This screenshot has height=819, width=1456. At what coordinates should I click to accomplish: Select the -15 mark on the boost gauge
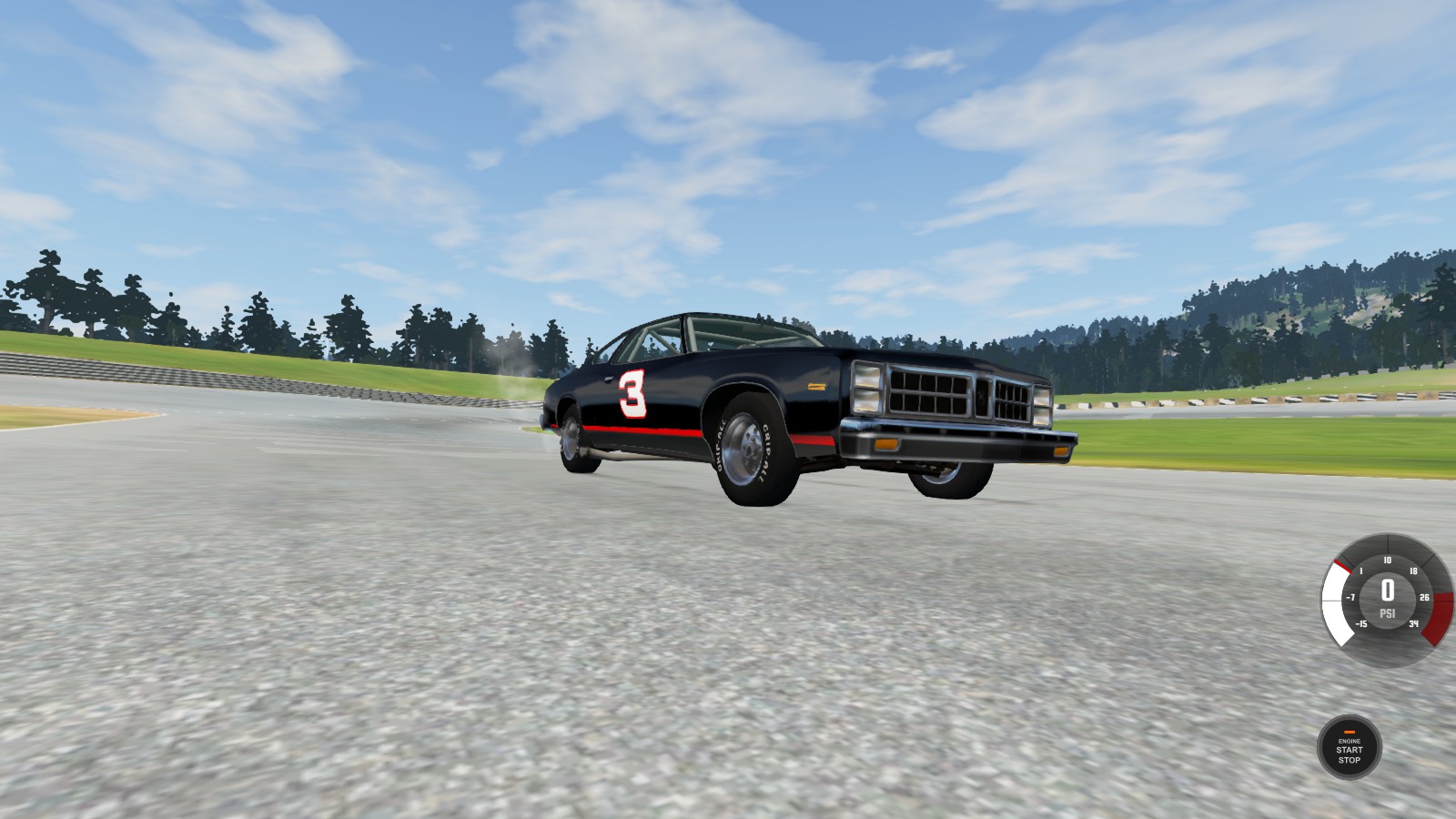[x=1360, y=625]
